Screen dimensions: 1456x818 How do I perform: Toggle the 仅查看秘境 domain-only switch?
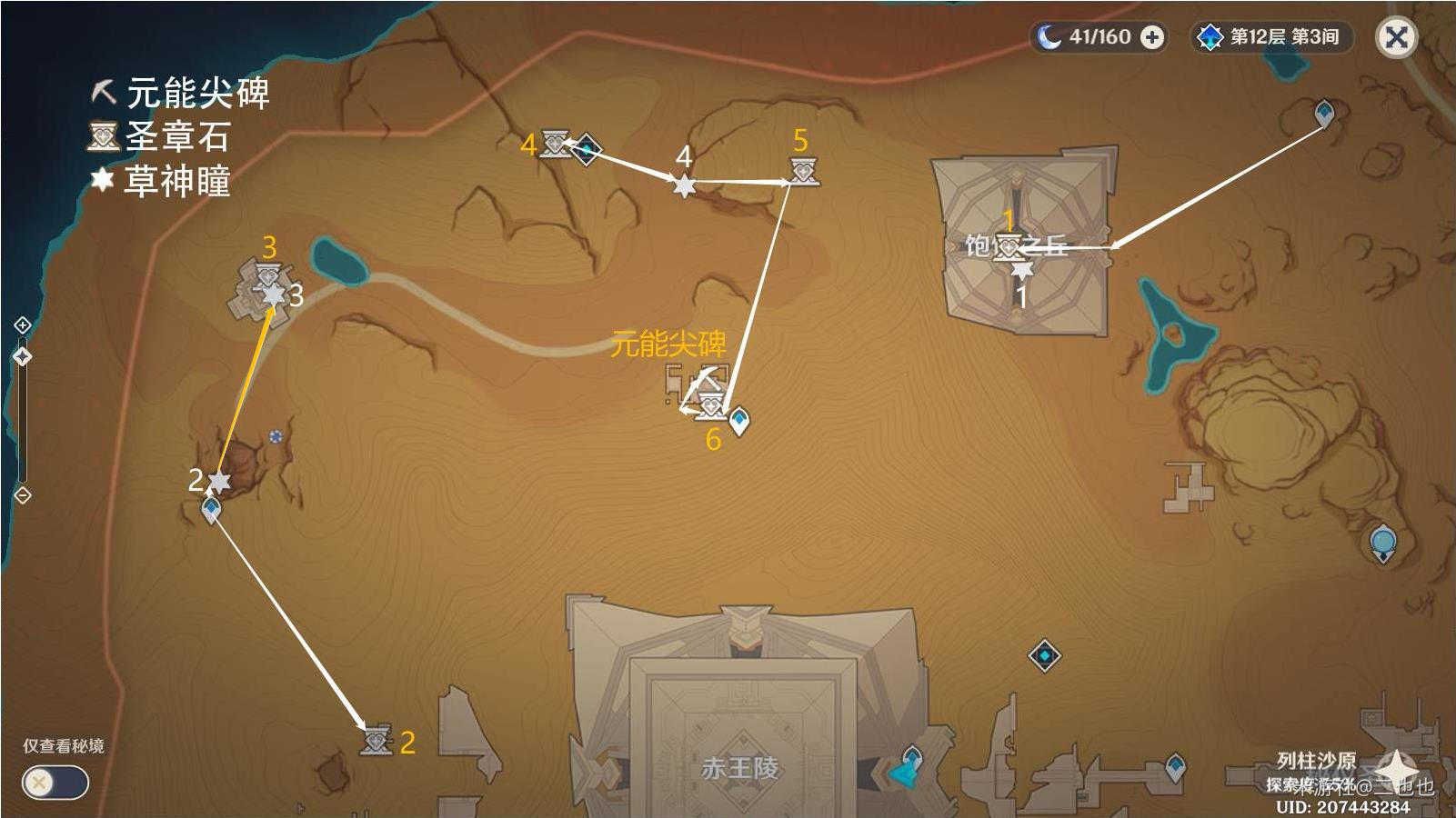[x=55, y=783]
